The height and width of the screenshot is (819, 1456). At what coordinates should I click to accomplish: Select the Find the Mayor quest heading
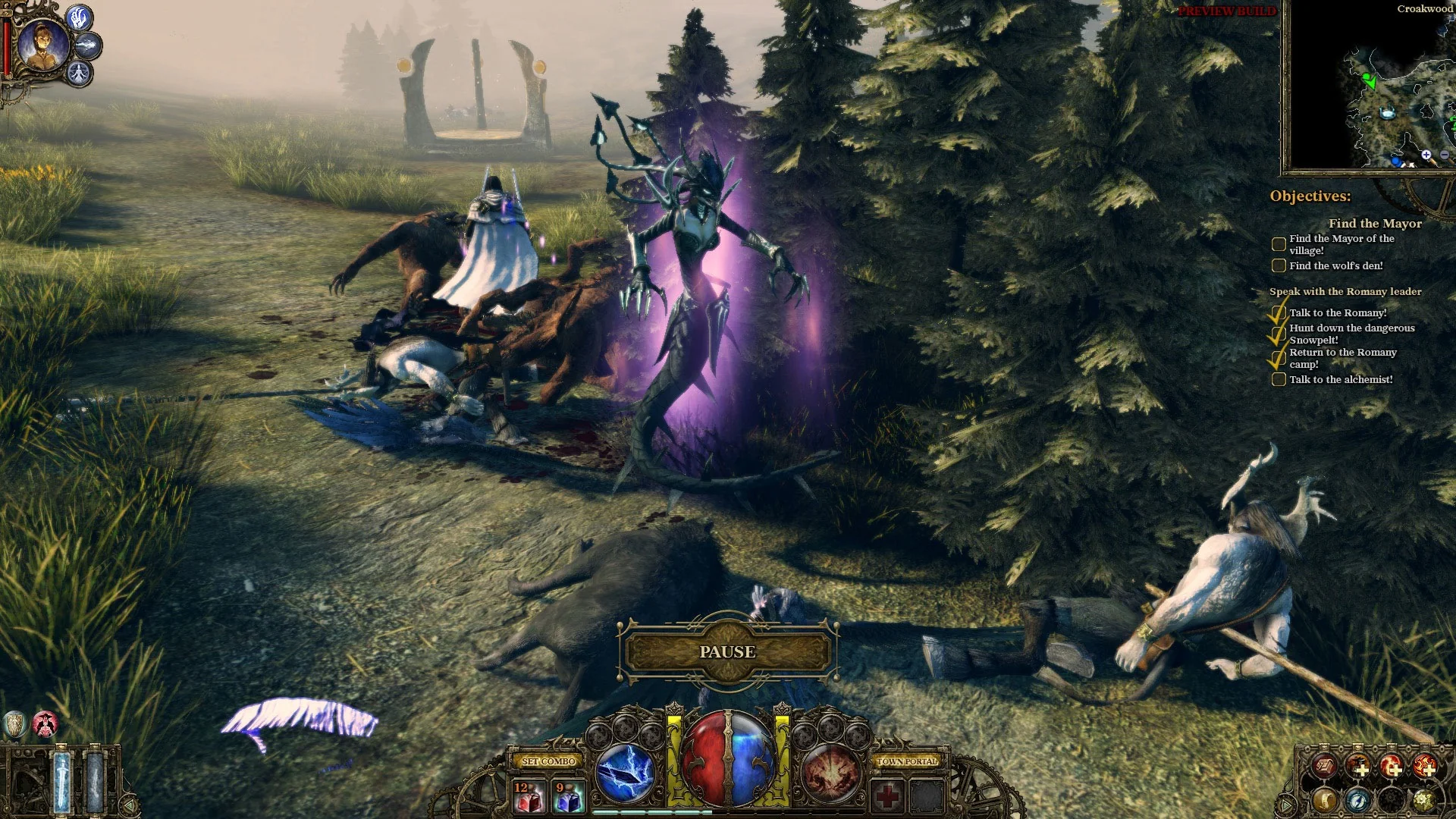tap(1376, 224)
